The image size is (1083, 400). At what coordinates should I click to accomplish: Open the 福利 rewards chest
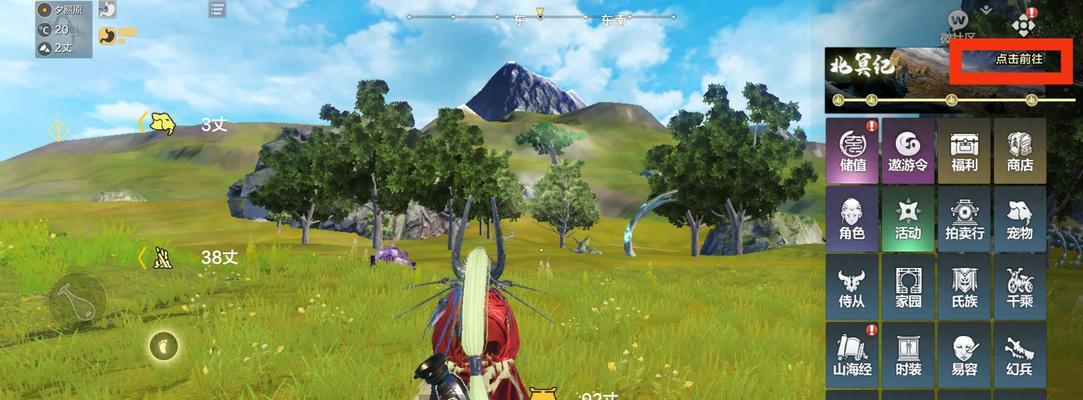[x=964, y=151]
